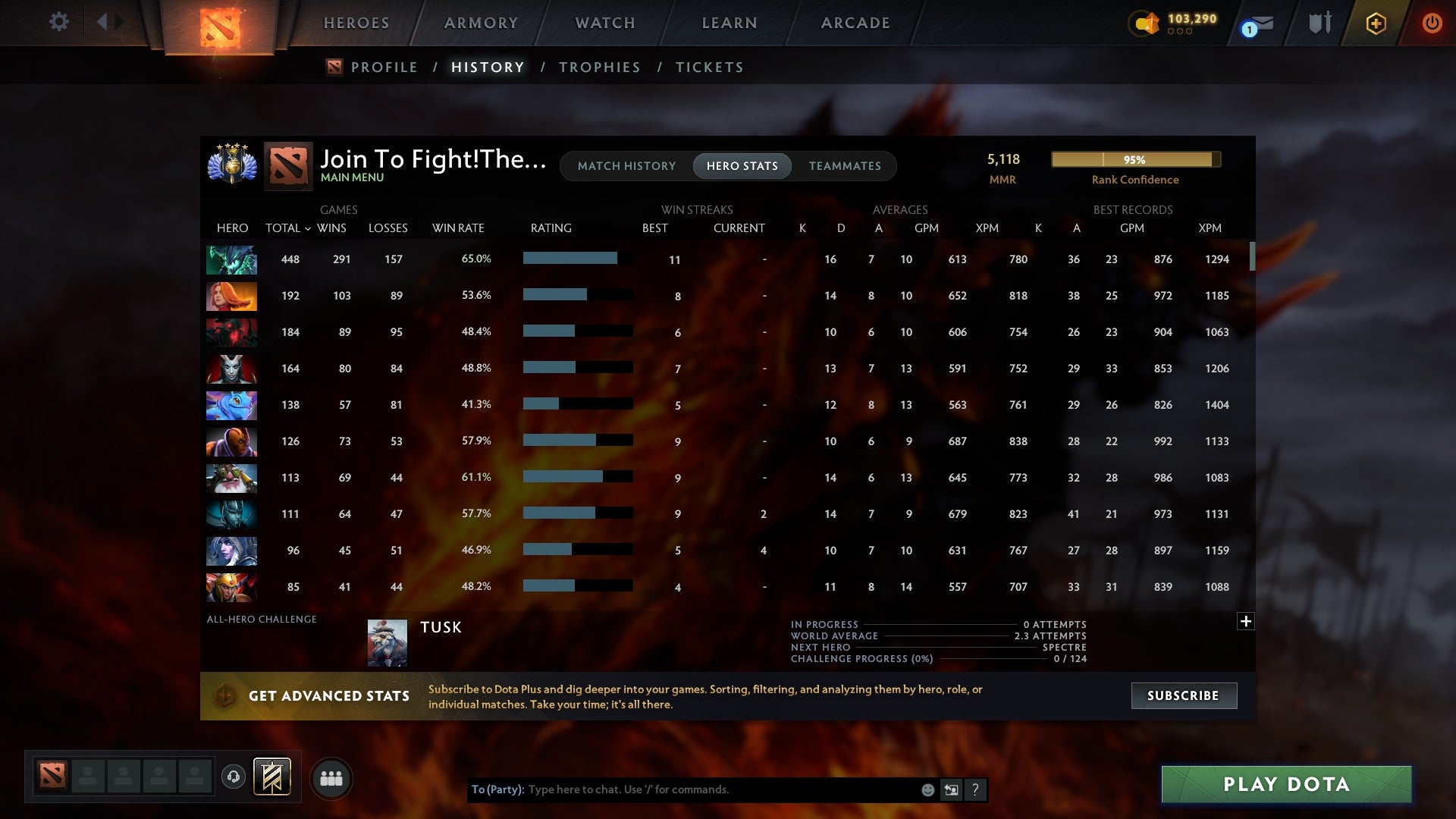Click Phantom Assassin hero portrait toggle row
Image resolution: width=1456 pixels, height=819 pixels.
click(231, 514)
